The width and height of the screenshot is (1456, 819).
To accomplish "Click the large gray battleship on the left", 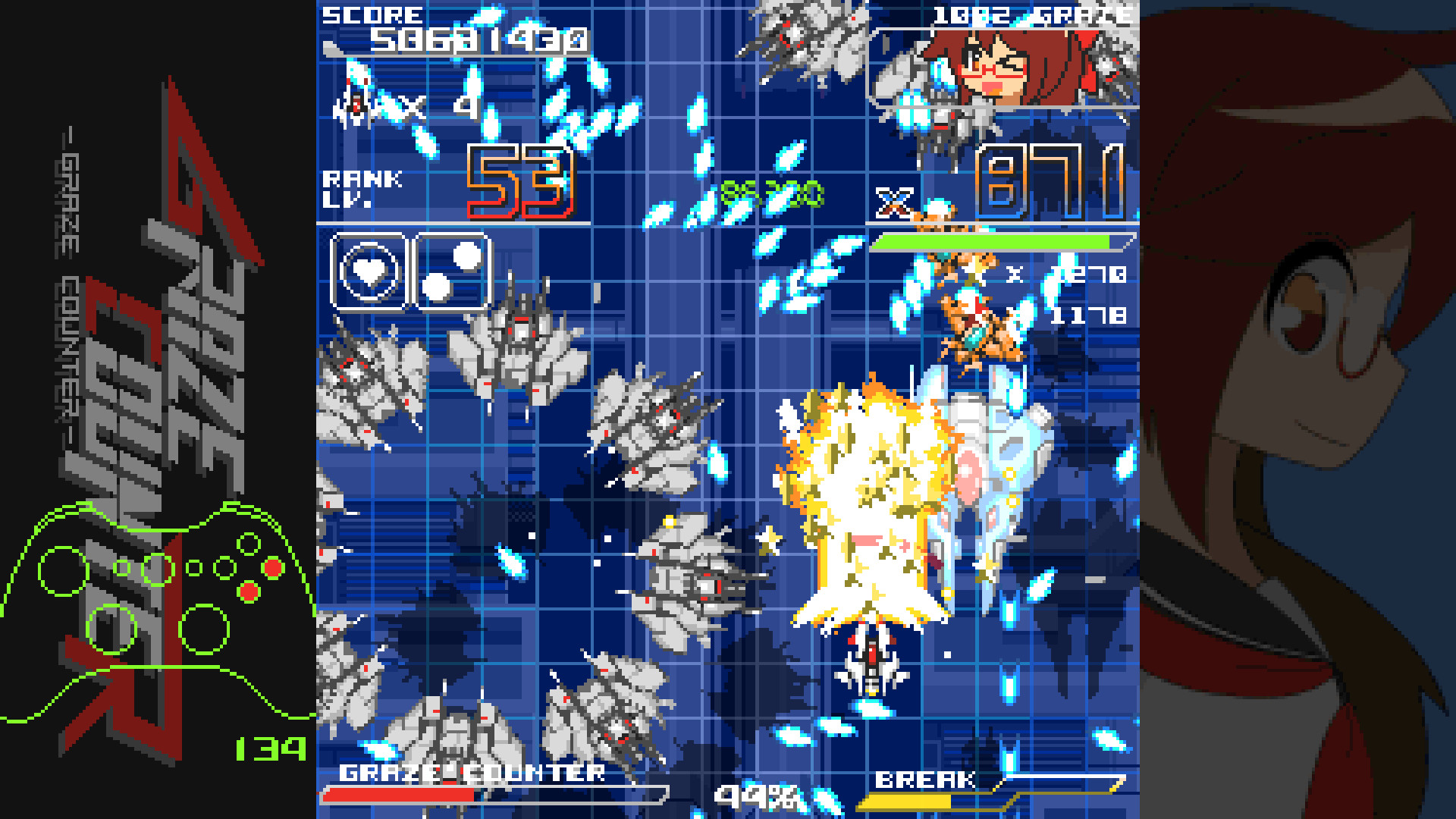I will pos(372,379).
